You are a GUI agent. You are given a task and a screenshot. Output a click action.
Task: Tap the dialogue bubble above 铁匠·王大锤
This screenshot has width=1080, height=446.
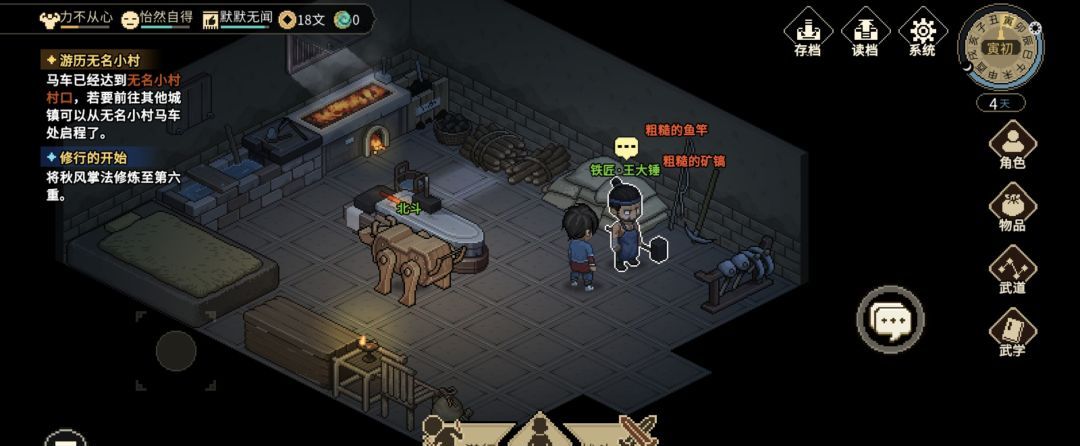point(627,149)
